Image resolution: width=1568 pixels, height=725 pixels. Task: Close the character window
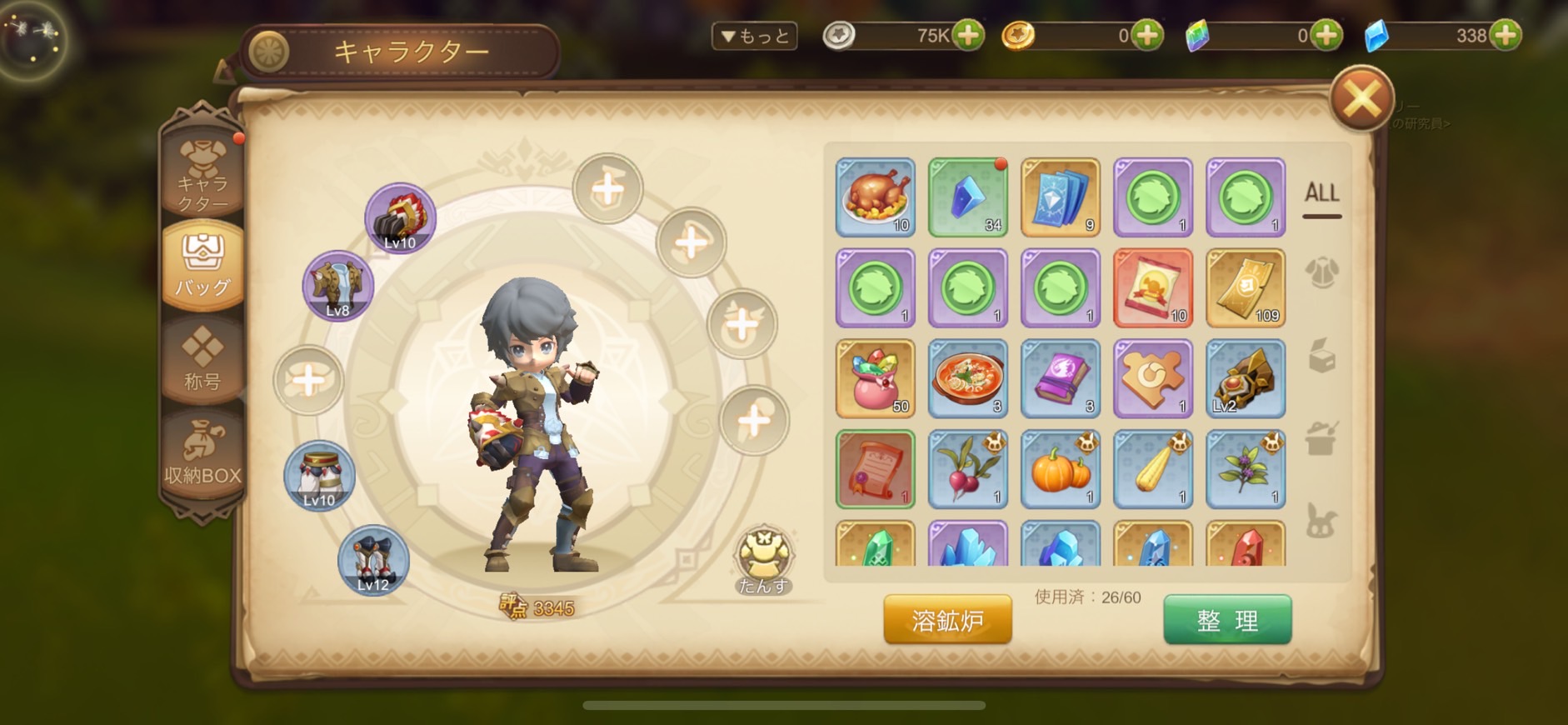click(x=1361, y=100)
